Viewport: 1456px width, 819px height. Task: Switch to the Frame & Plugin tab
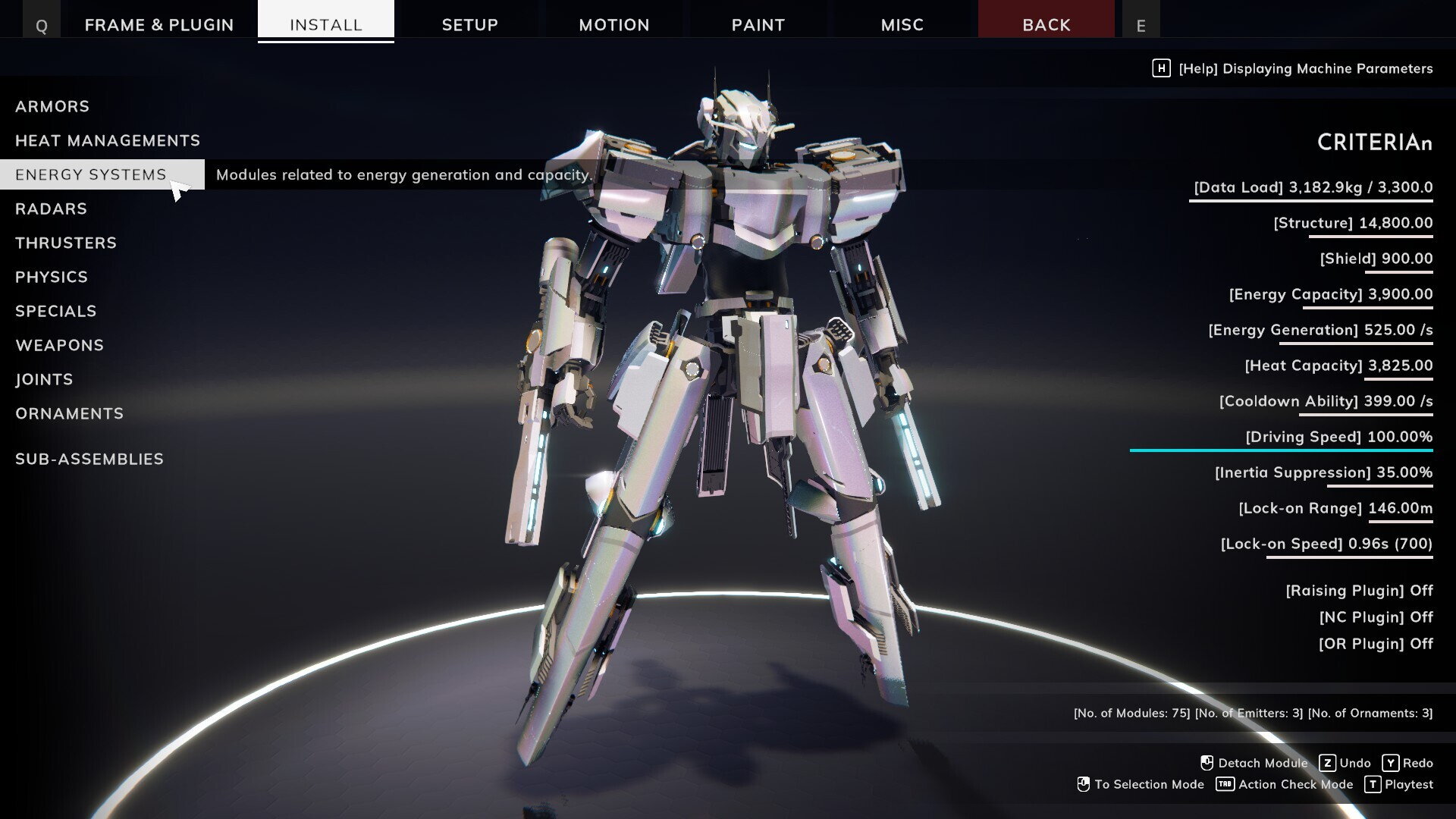tap(159, 24)
